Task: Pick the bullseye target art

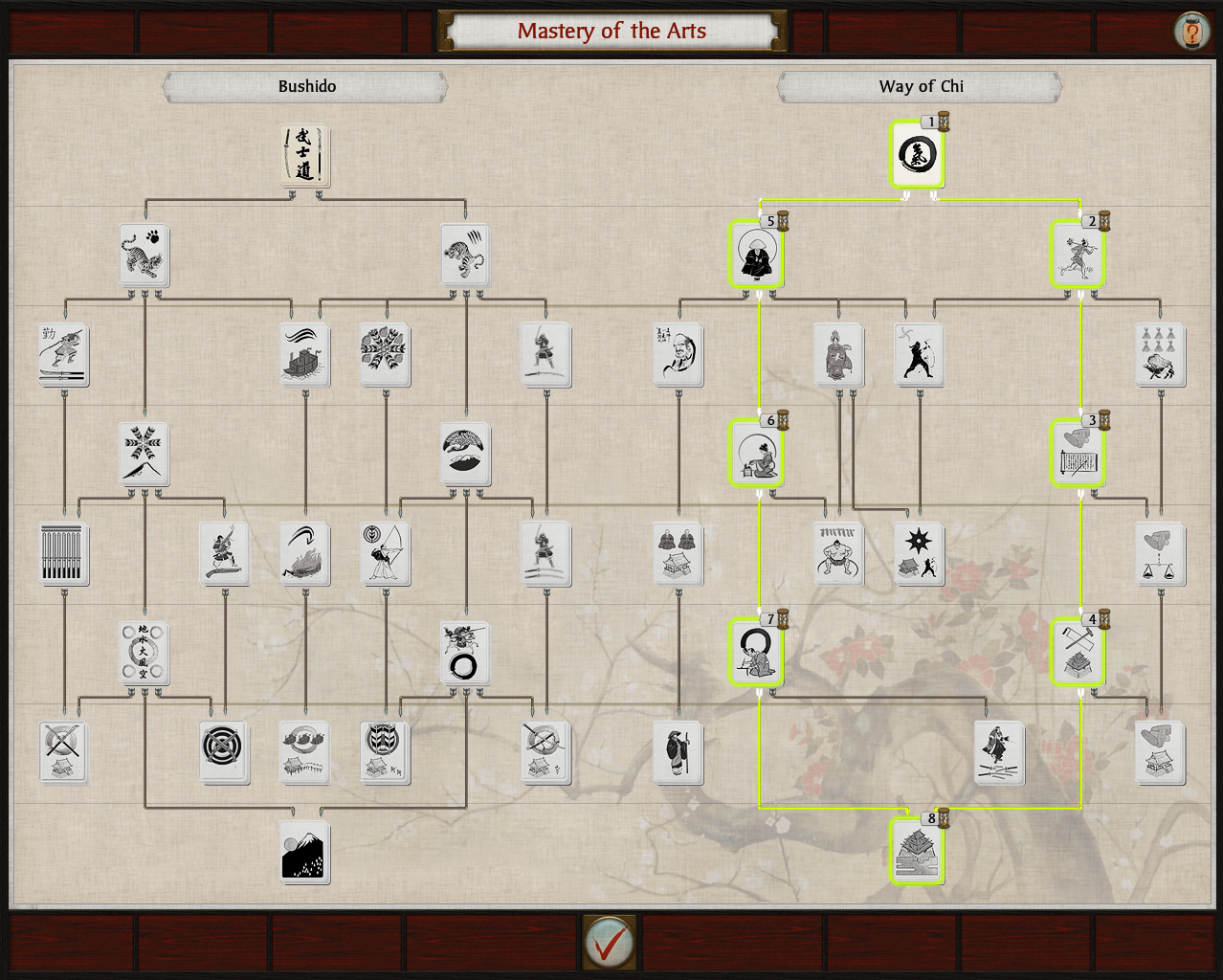Action: click(225, 752)
